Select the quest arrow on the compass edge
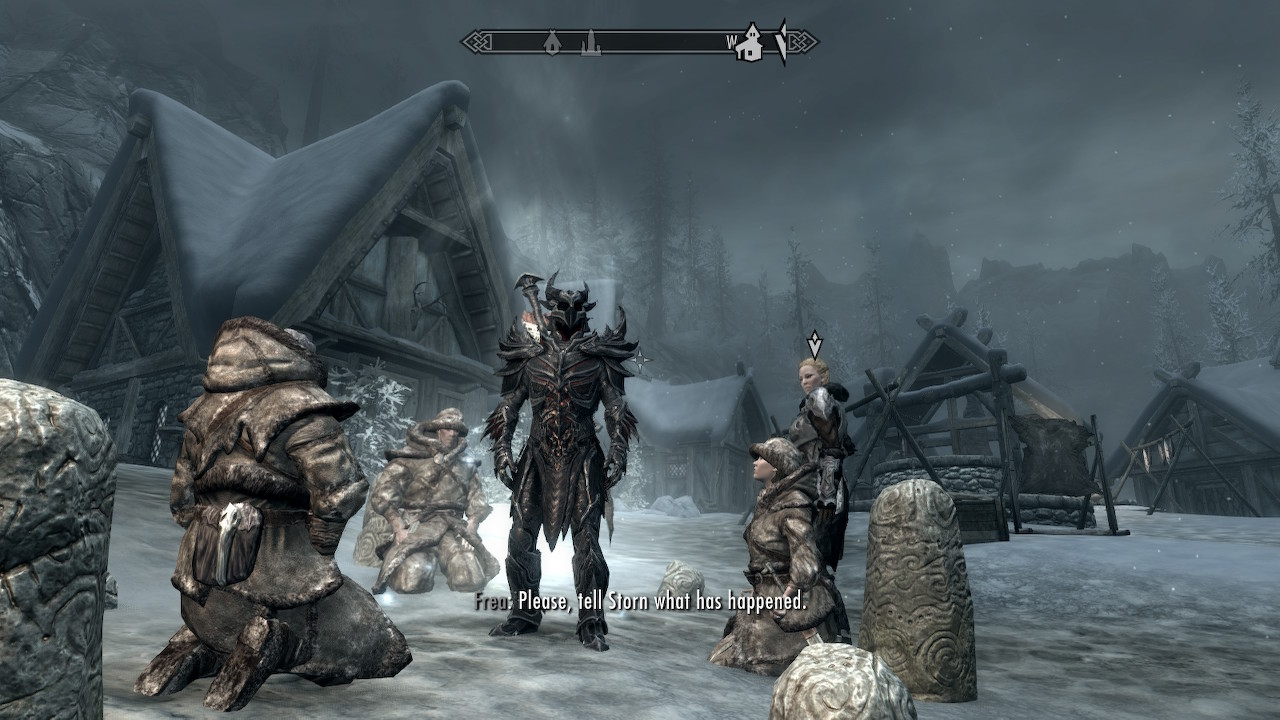 coord(781,42)
